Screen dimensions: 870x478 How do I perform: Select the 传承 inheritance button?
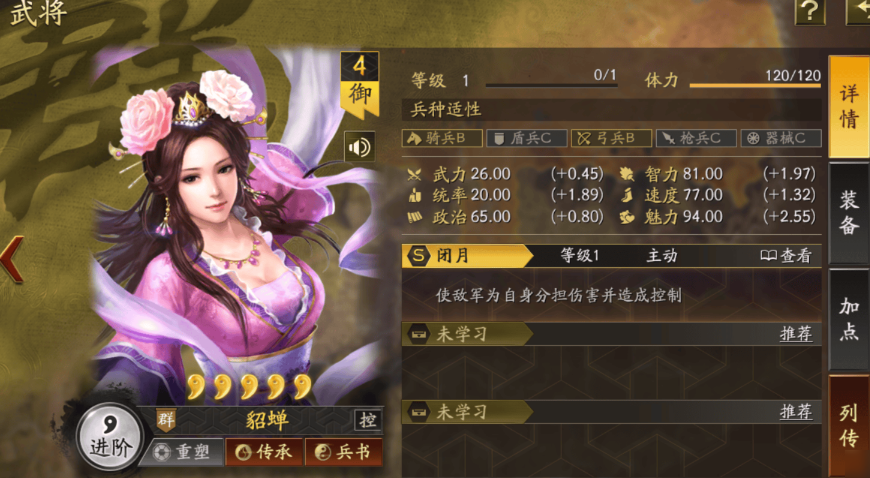coord(264,452)
